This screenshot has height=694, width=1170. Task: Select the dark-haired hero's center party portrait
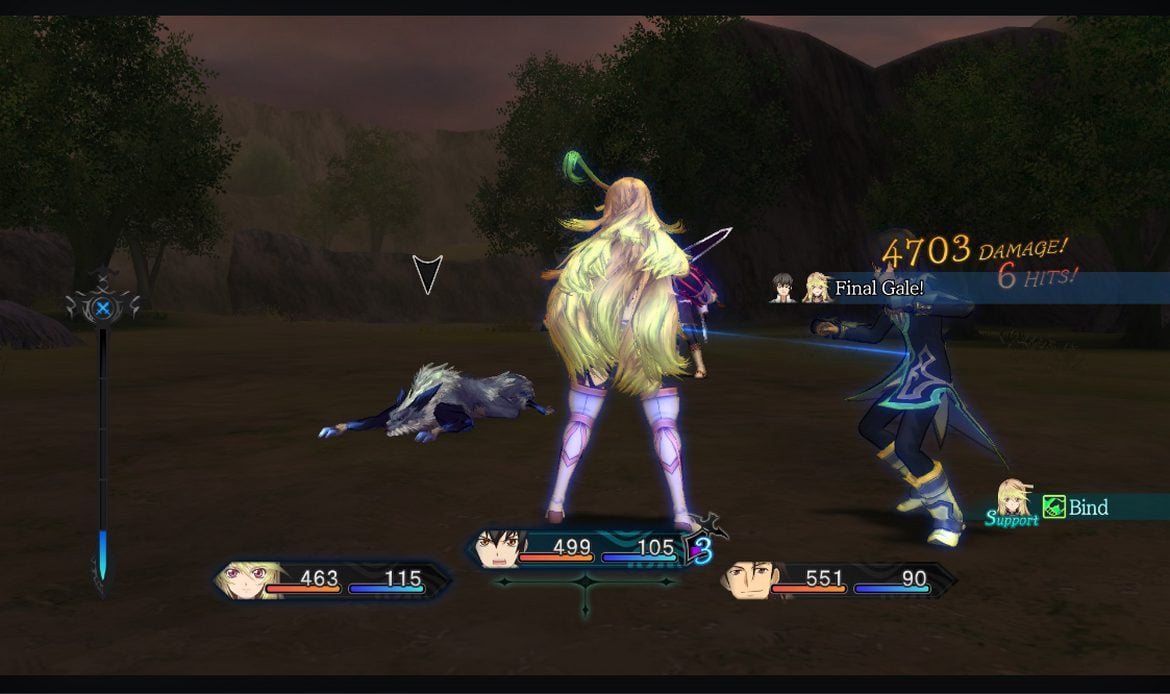tap(497, 548)
